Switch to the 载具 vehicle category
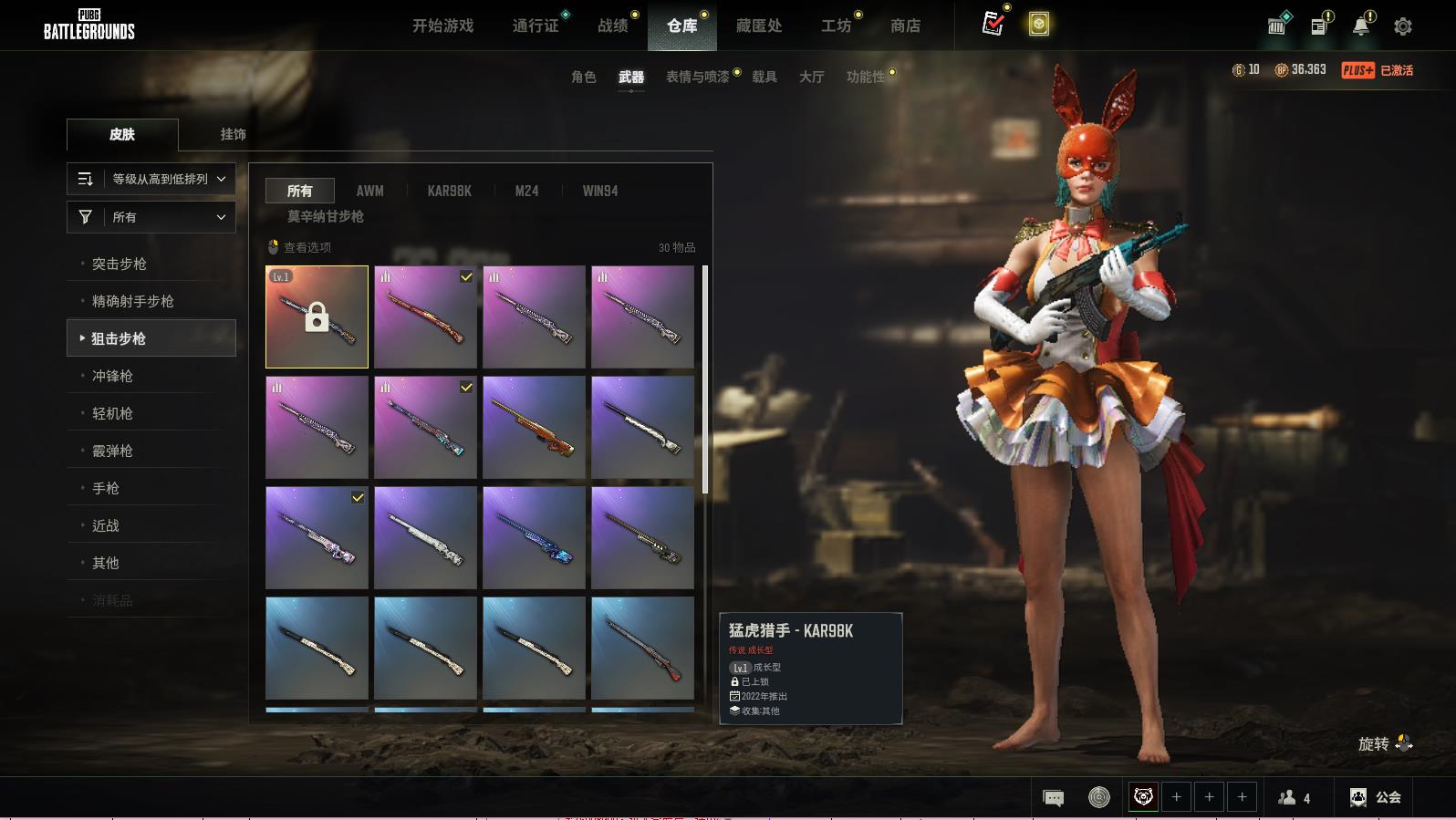Screen dimensions: 1456x820 pyautogui.click(x=764, y=77)
